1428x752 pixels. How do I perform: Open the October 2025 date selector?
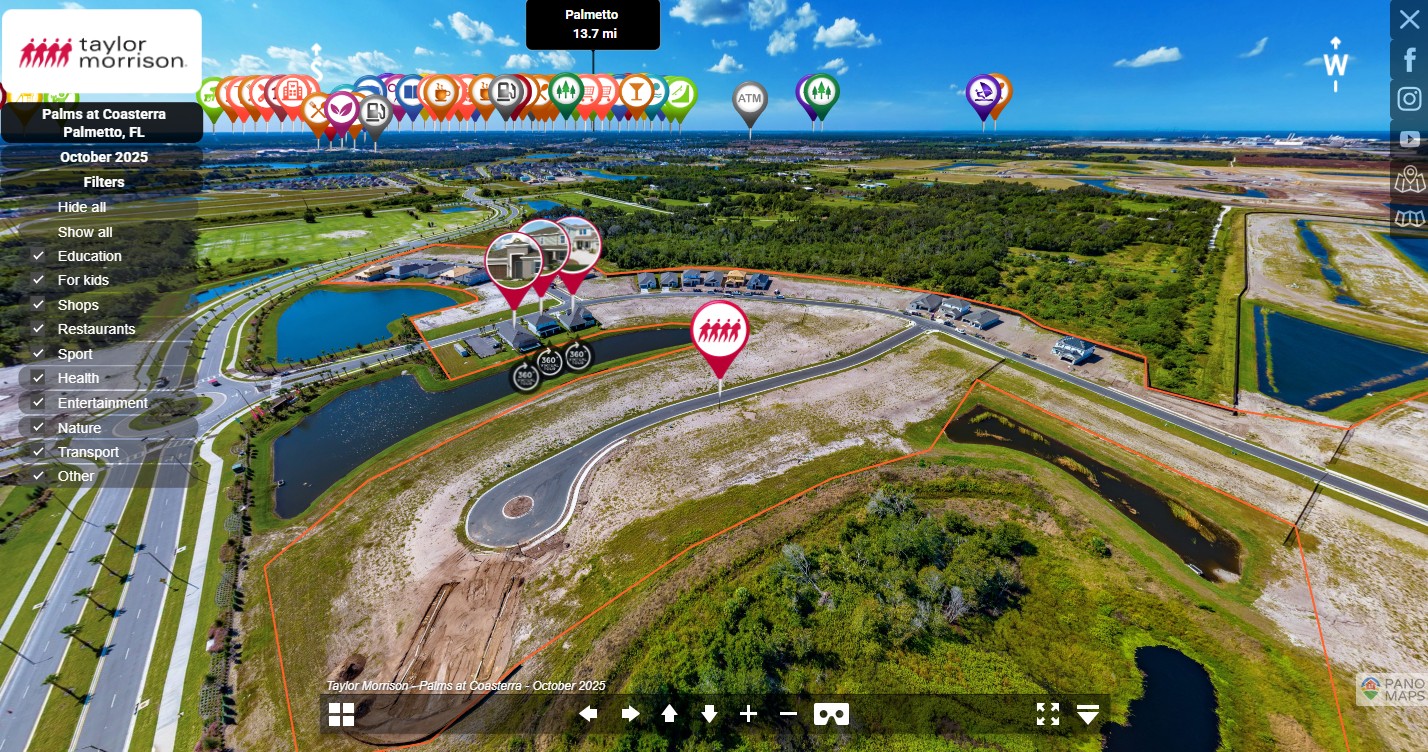tap(104, 157)
